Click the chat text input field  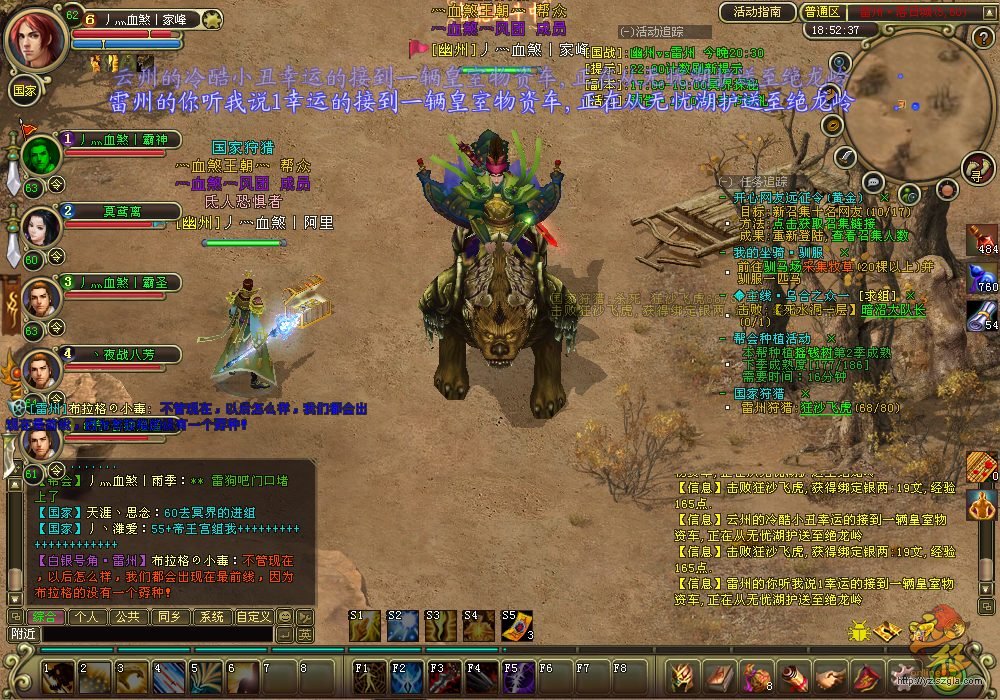pos(156,634)
